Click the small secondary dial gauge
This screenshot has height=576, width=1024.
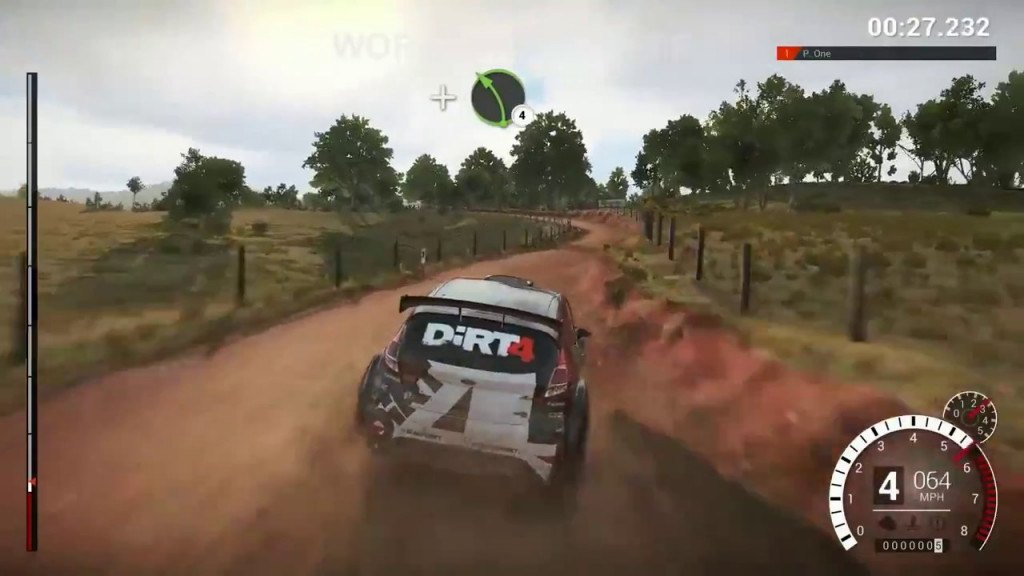[x=969, y=416]
